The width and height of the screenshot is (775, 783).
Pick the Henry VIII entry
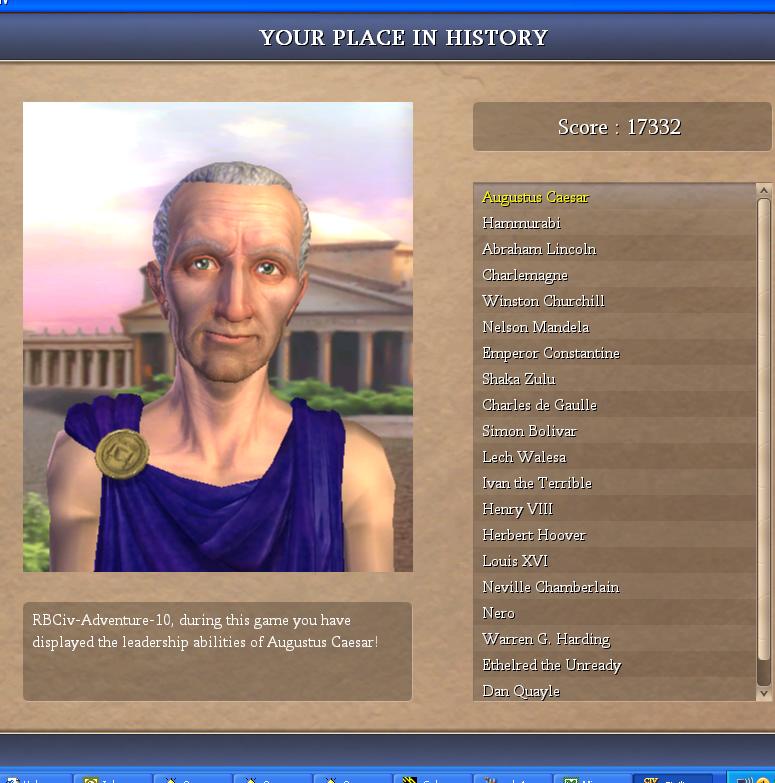(517, 509)
